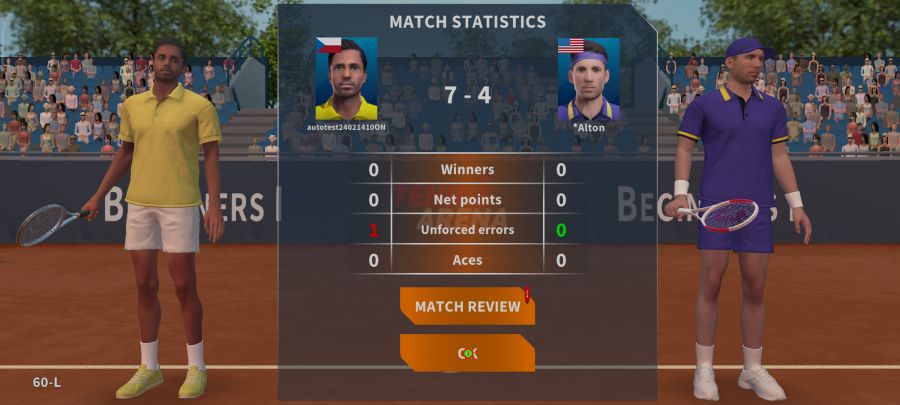Screen dimensions: 900x405
Task: Select the Alton opponent portrait
Action: pyautogui.click(x=588, y=79)
